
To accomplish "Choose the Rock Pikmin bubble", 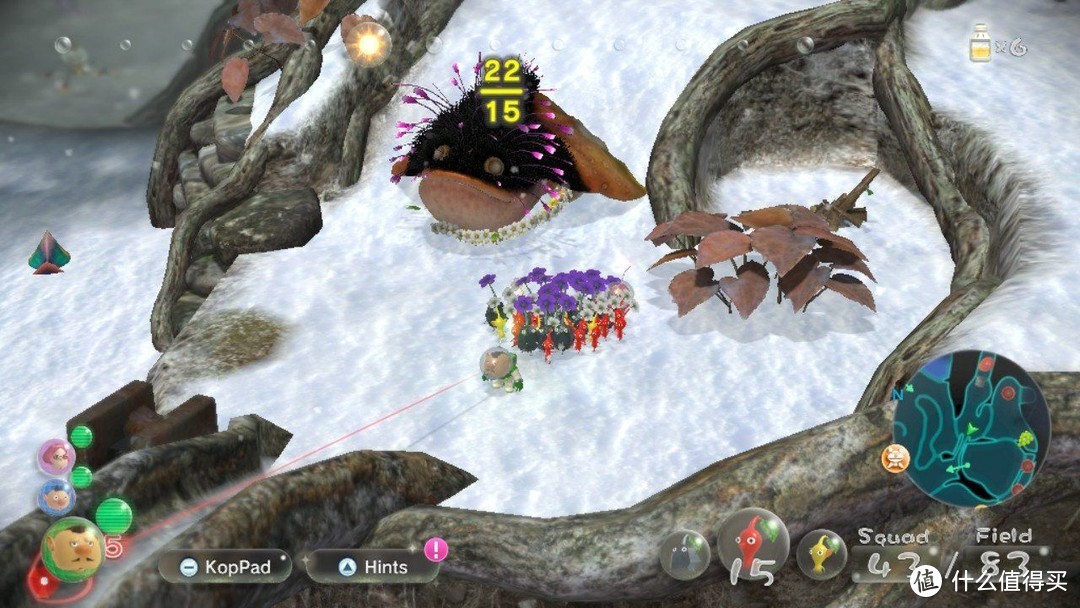I will (x=685, y=555).
